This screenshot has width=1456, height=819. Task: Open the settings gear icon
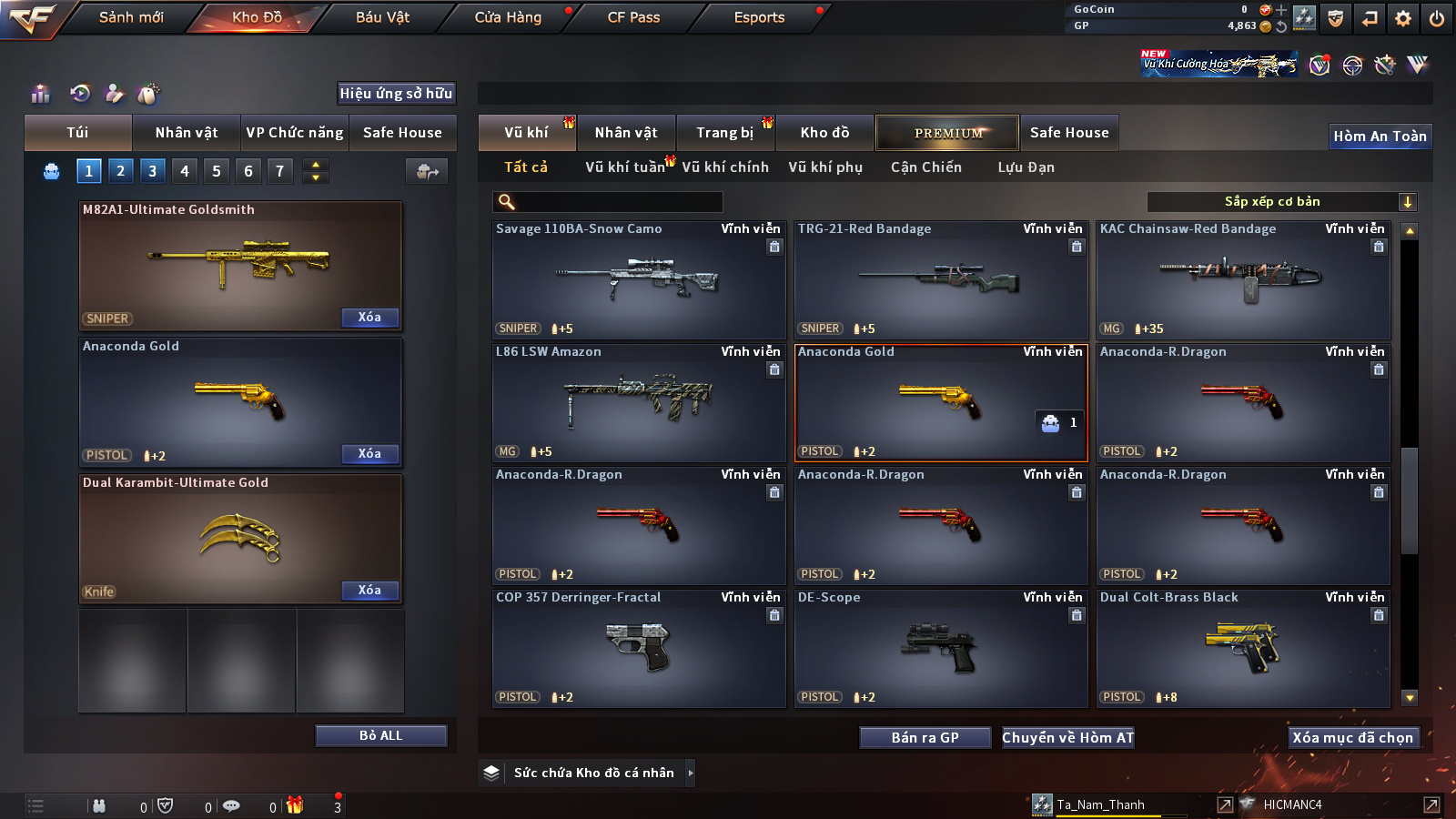[x=1403, y=18]
